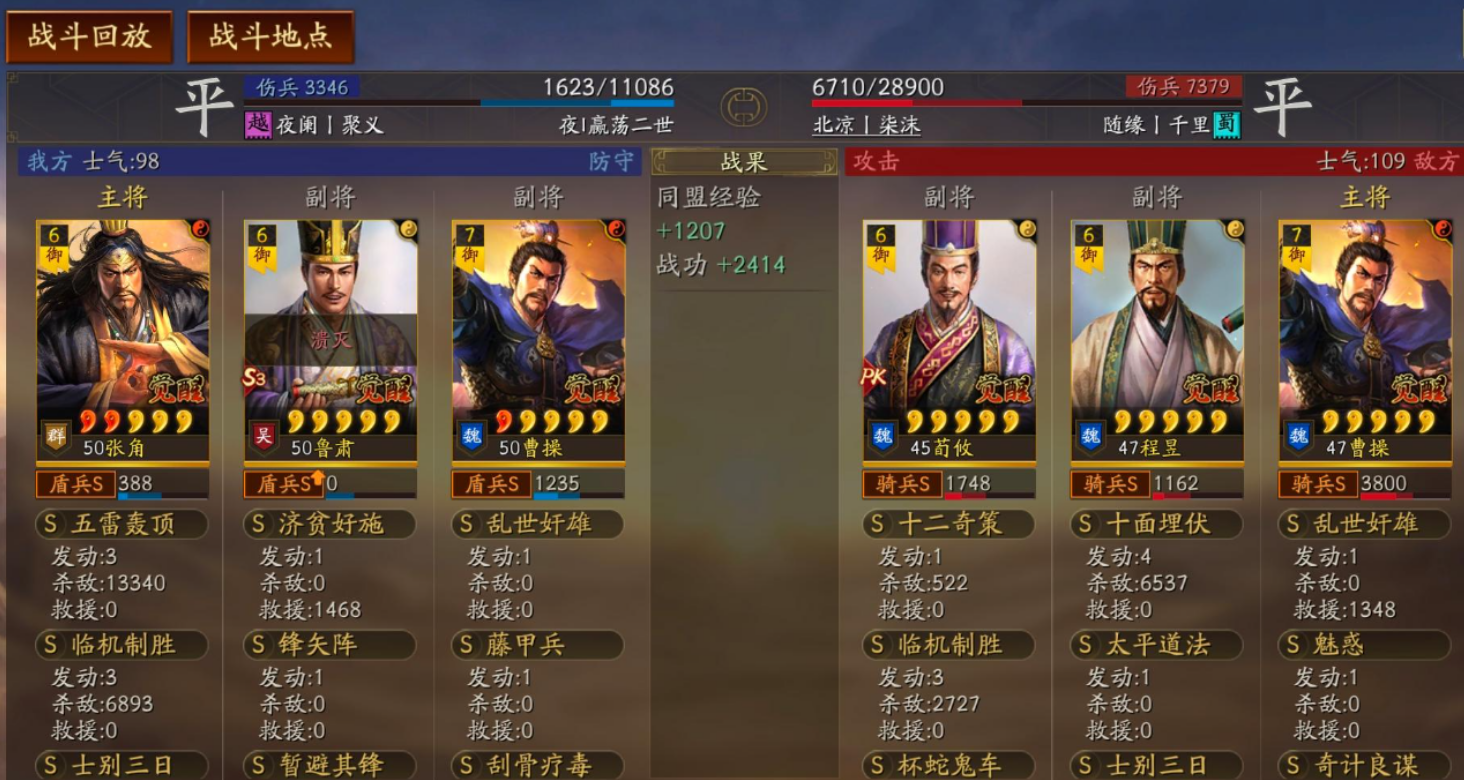Screen dimensions: 1464x780
Task: View the 五雷轰顶 skill details
Action: [122, 524]
